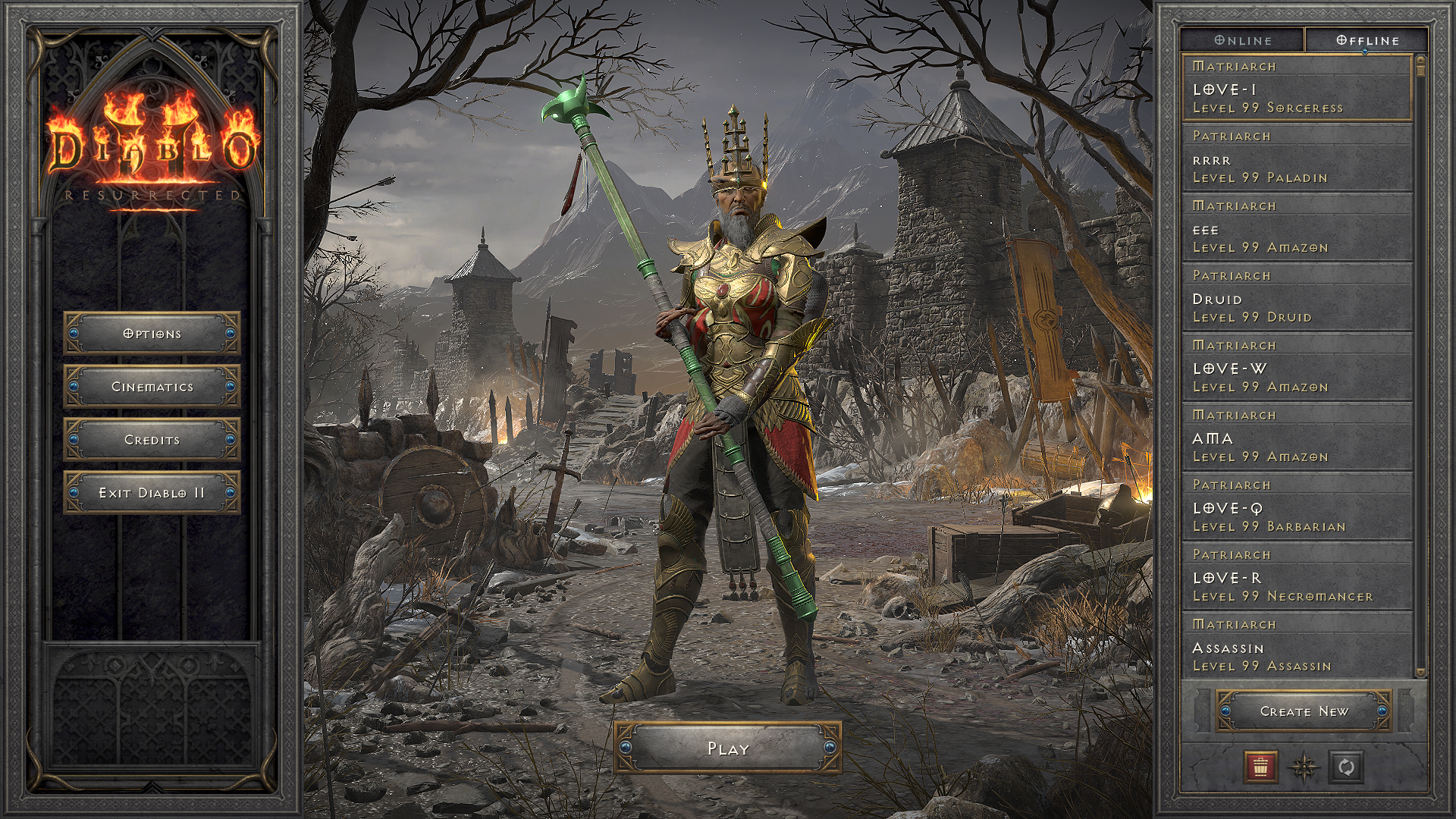The image size is (1456, 819).
Task: Click Exit Diablo II button
Action: 152,493
